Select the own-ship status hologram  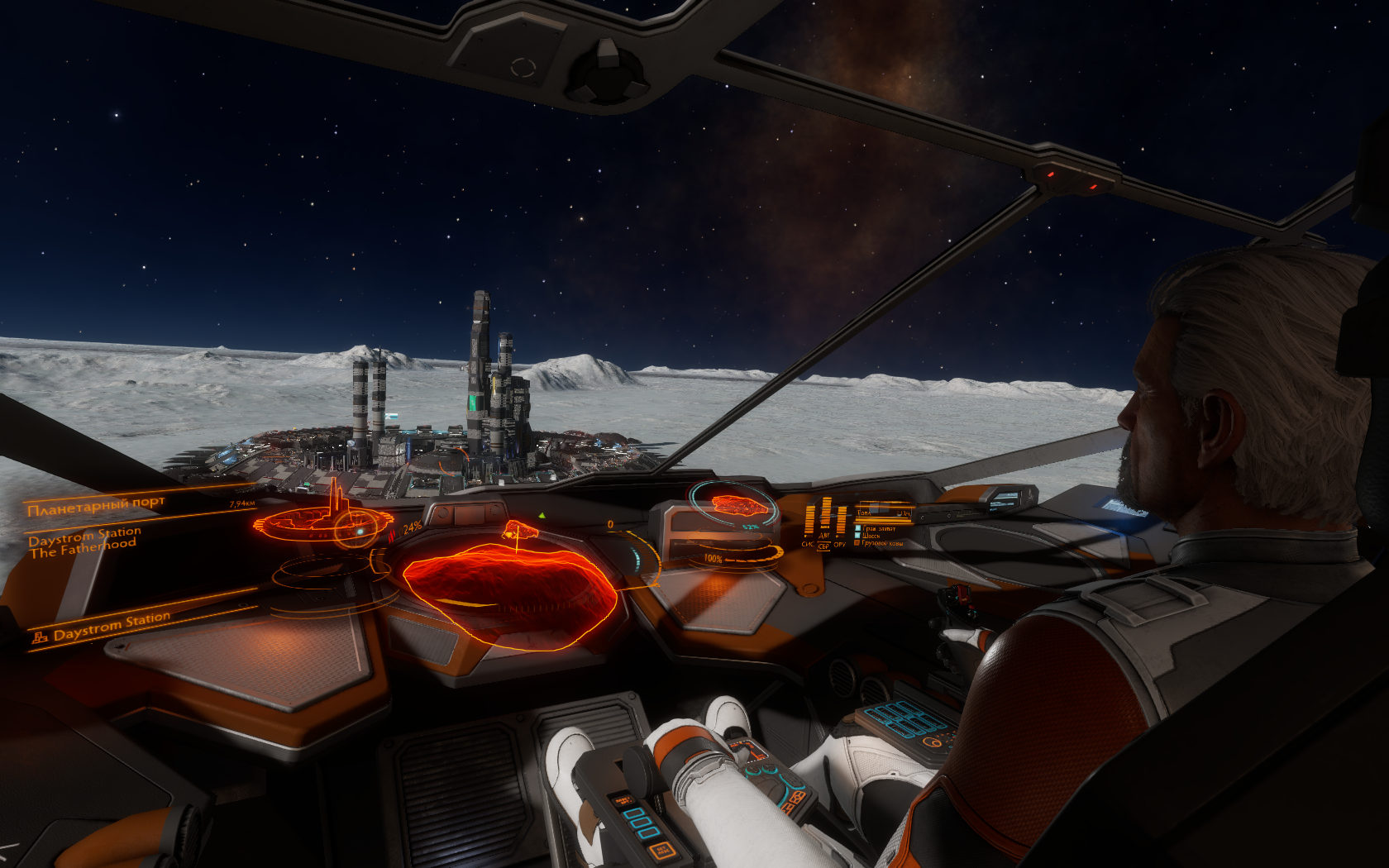pos(731,504)
